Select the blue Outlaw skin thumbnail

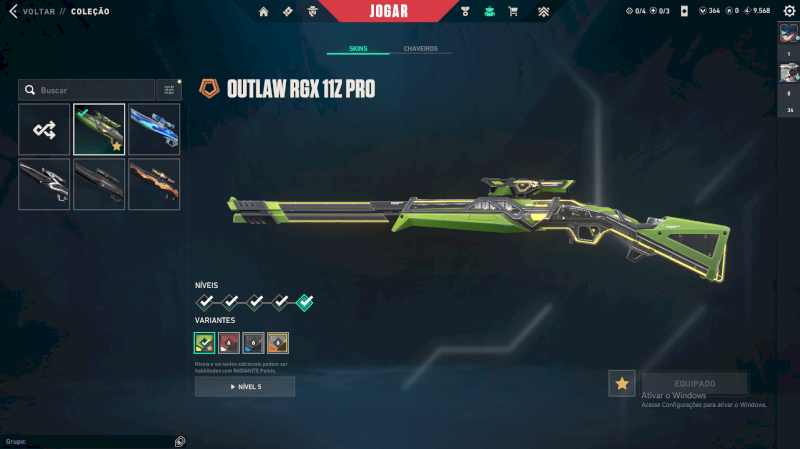click(154, 129)
